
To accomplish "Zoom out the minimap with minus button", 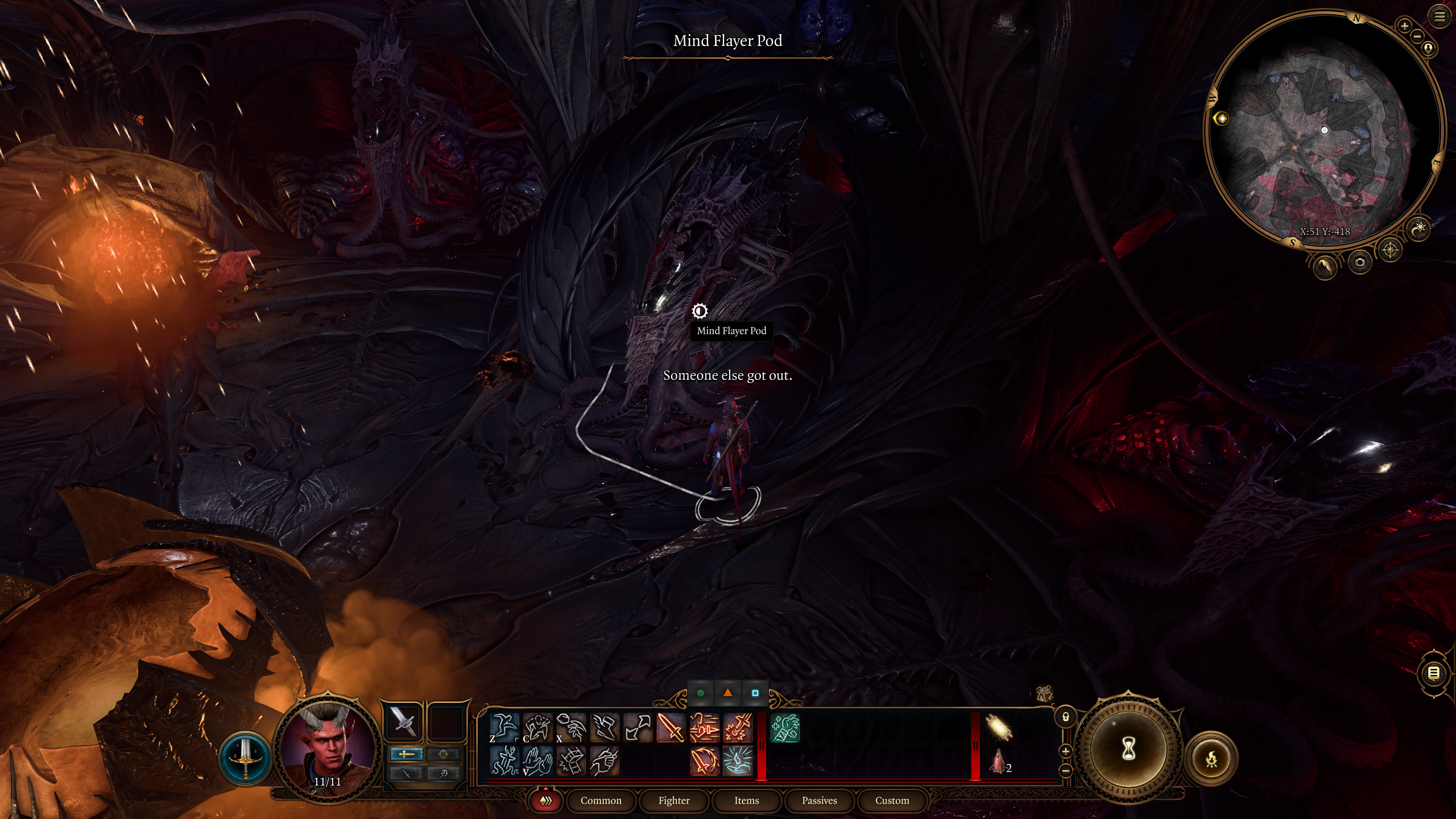I will 1417,36.
